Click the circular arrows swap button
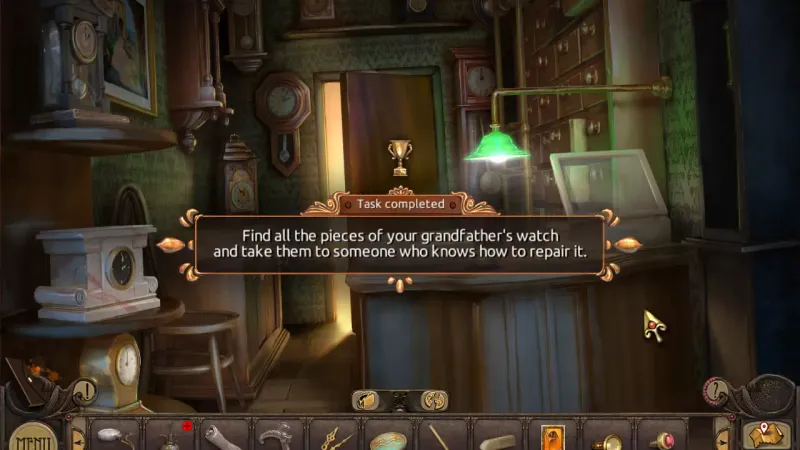 point(433,399)
